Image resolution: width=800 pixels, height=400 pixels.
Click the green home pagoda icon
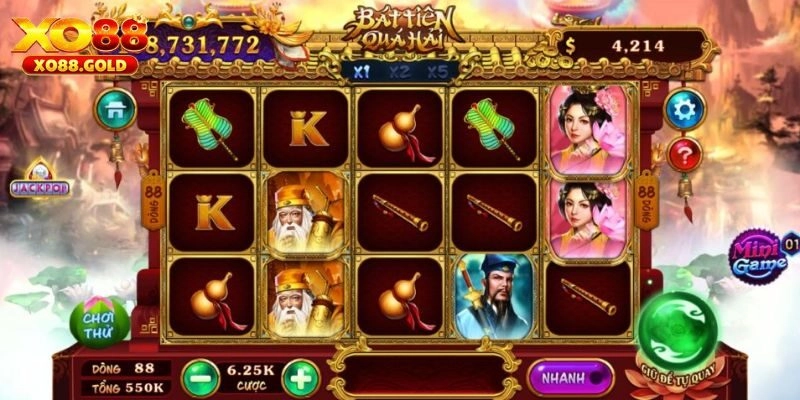coord(115,108)
